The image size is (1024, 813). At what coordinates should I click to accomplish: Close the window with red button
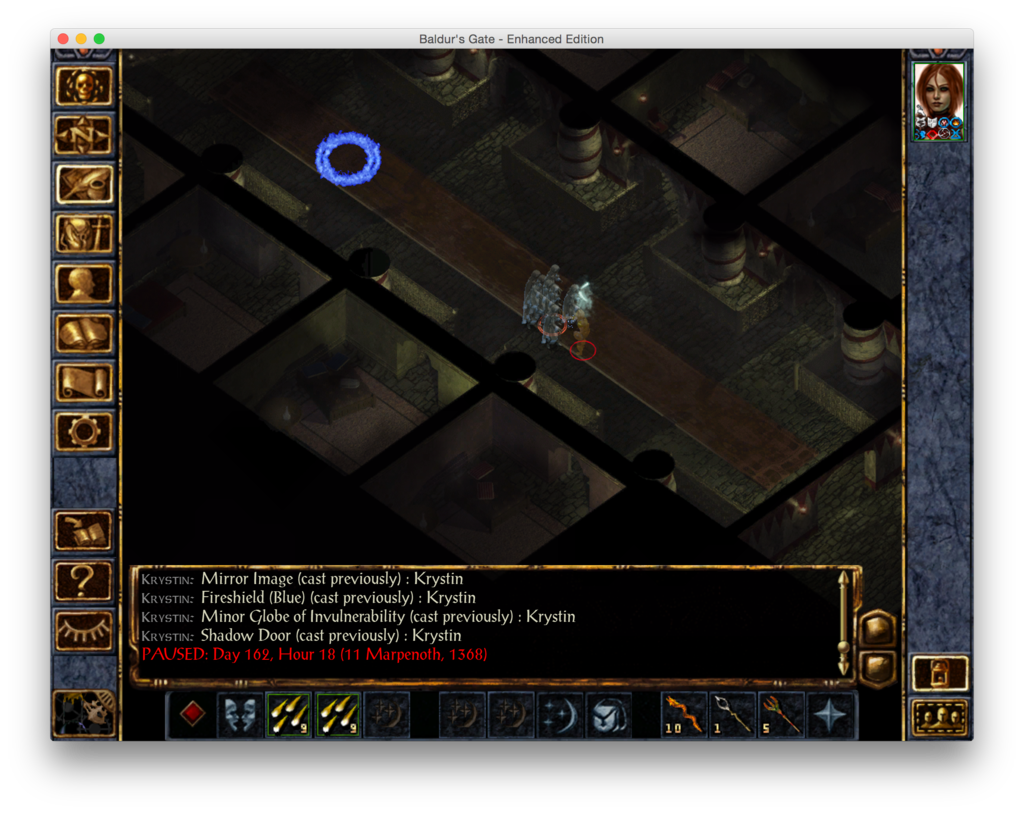62,39
